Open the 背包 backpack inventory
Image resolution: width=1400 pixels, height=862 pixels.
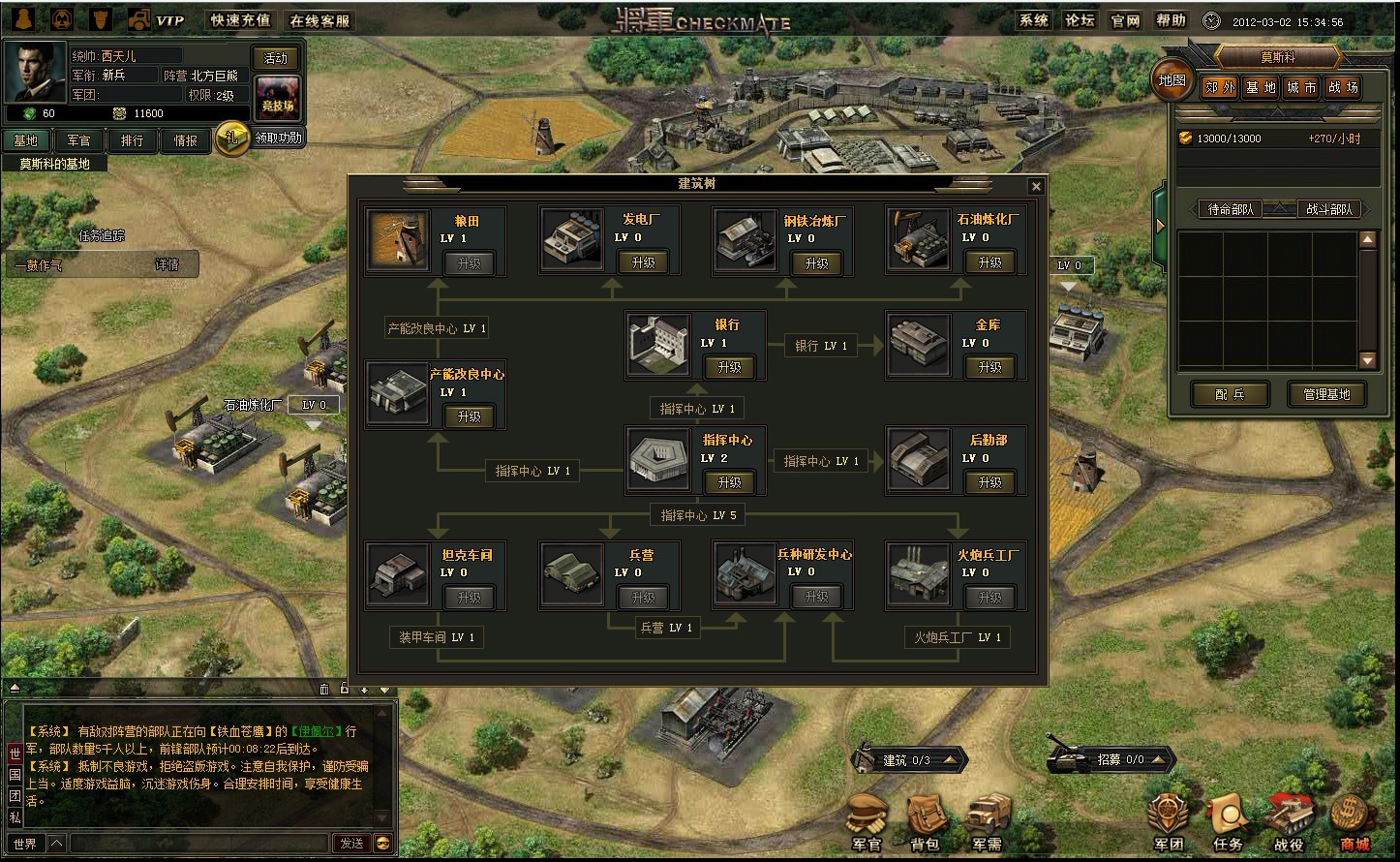pos(925,823)
